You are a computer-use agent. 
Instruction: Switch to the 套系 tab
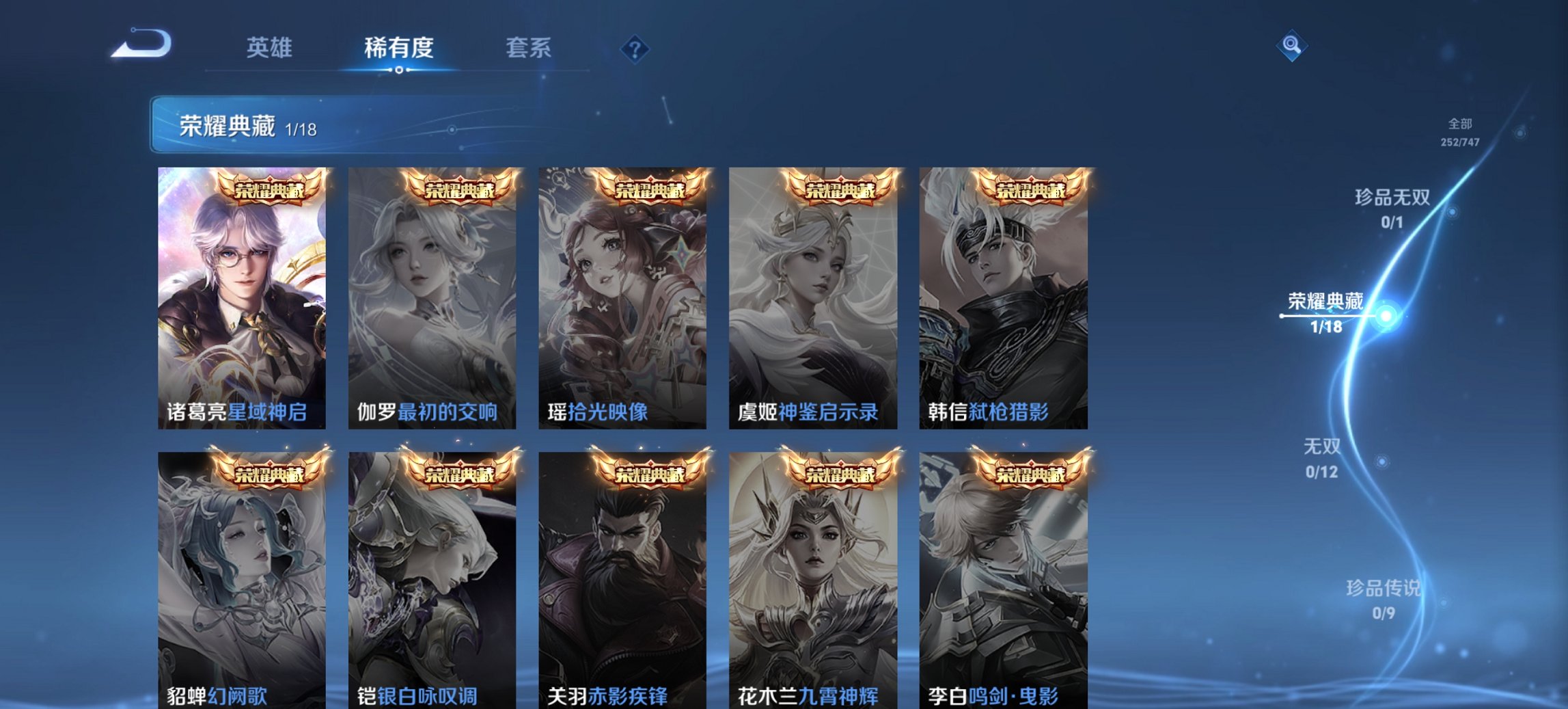(x=529, y=48)
